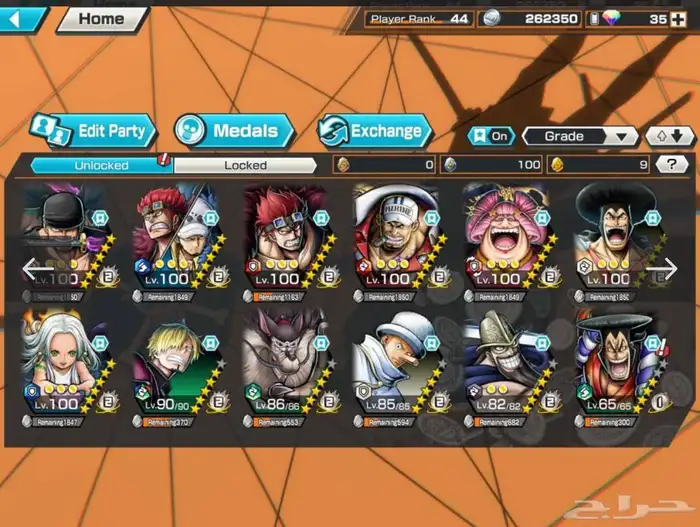Switch to the Locked characters tab
Image resolution: width=700 pixels, height=527 pixels.
[x=244, y=165]
